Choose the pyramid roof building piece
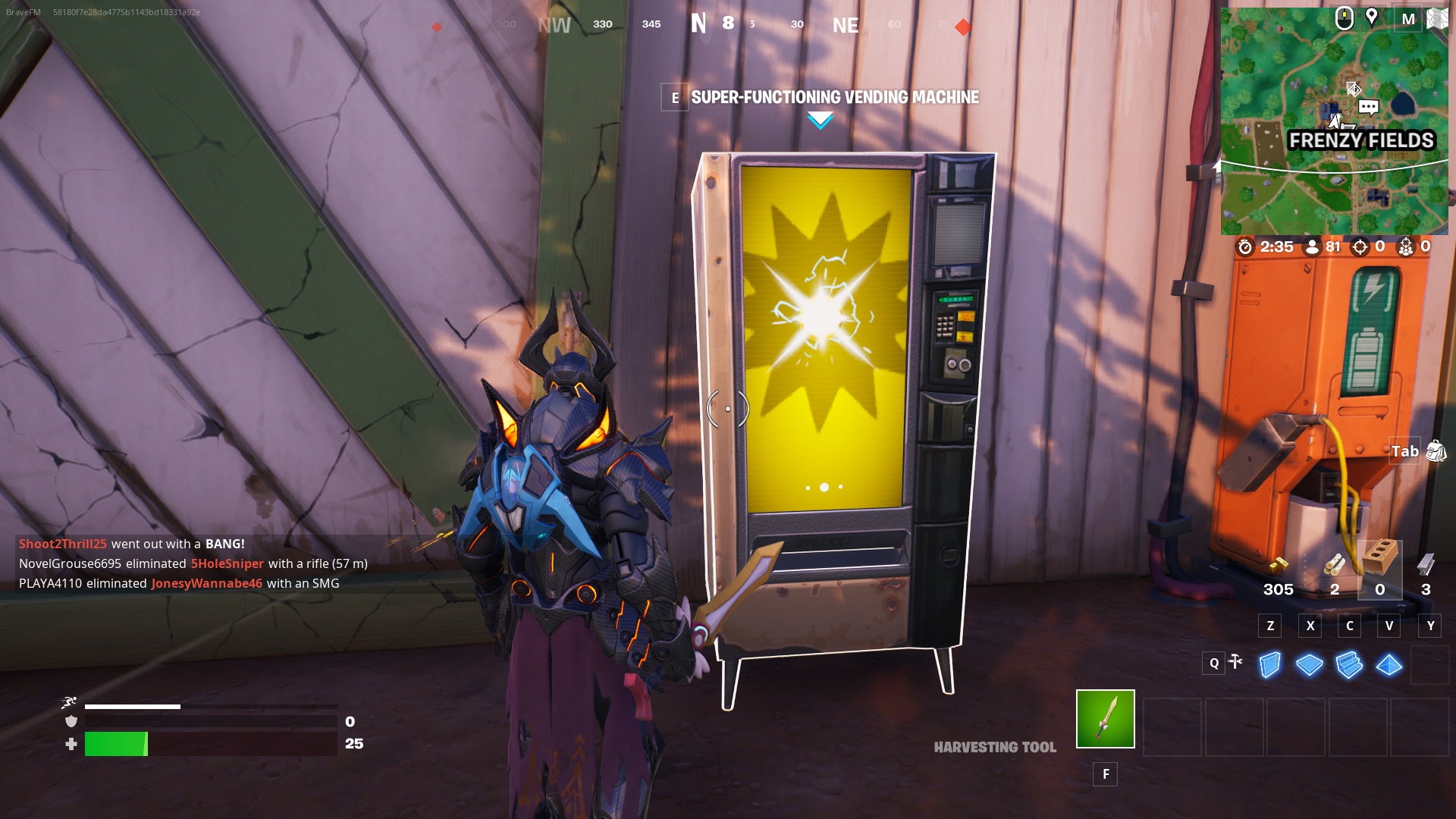The height and width of the screenshot is (819, 1456). tap(1389, 665)
